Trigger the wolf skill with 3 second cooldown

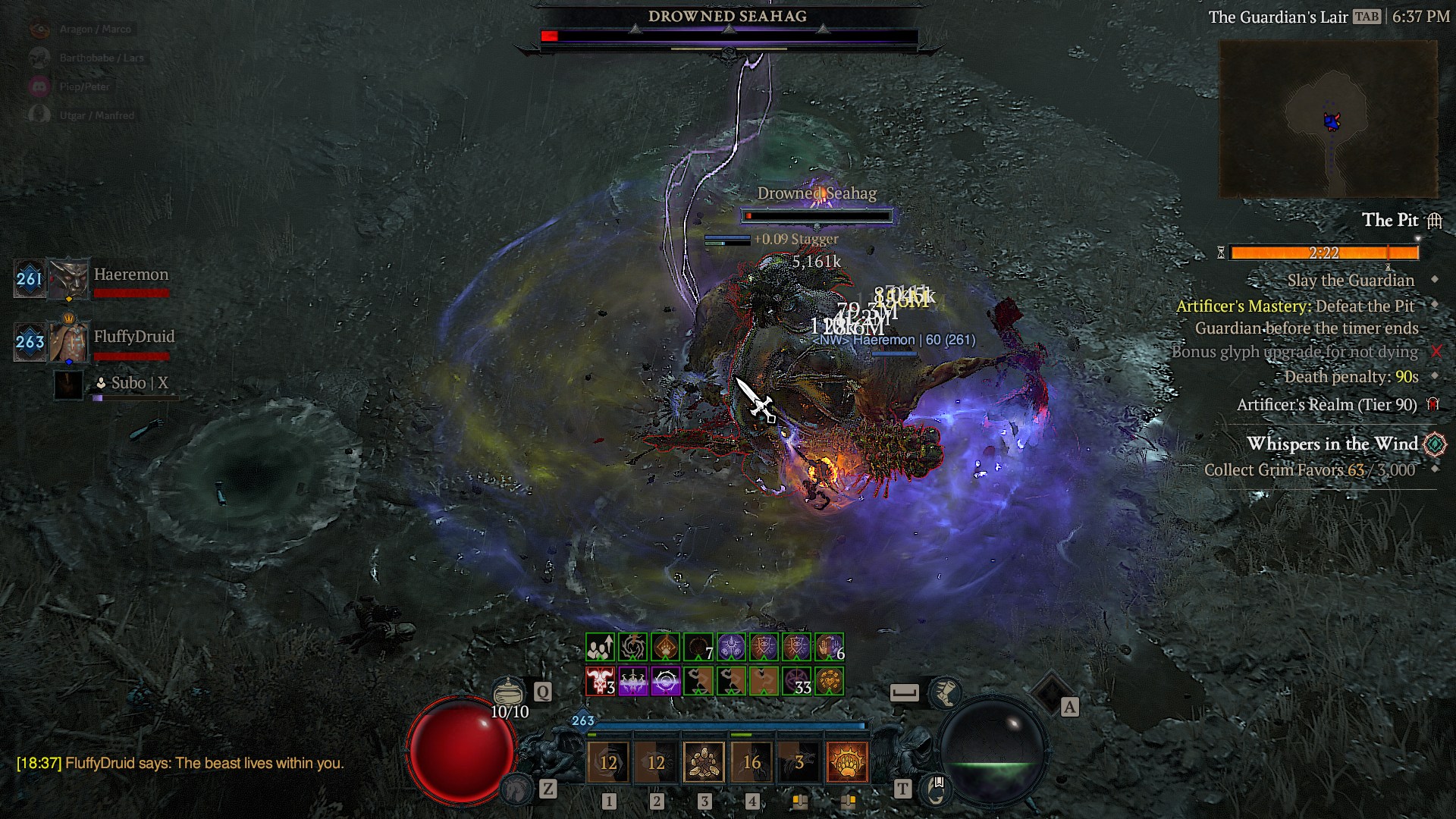(x=799, y=761)
